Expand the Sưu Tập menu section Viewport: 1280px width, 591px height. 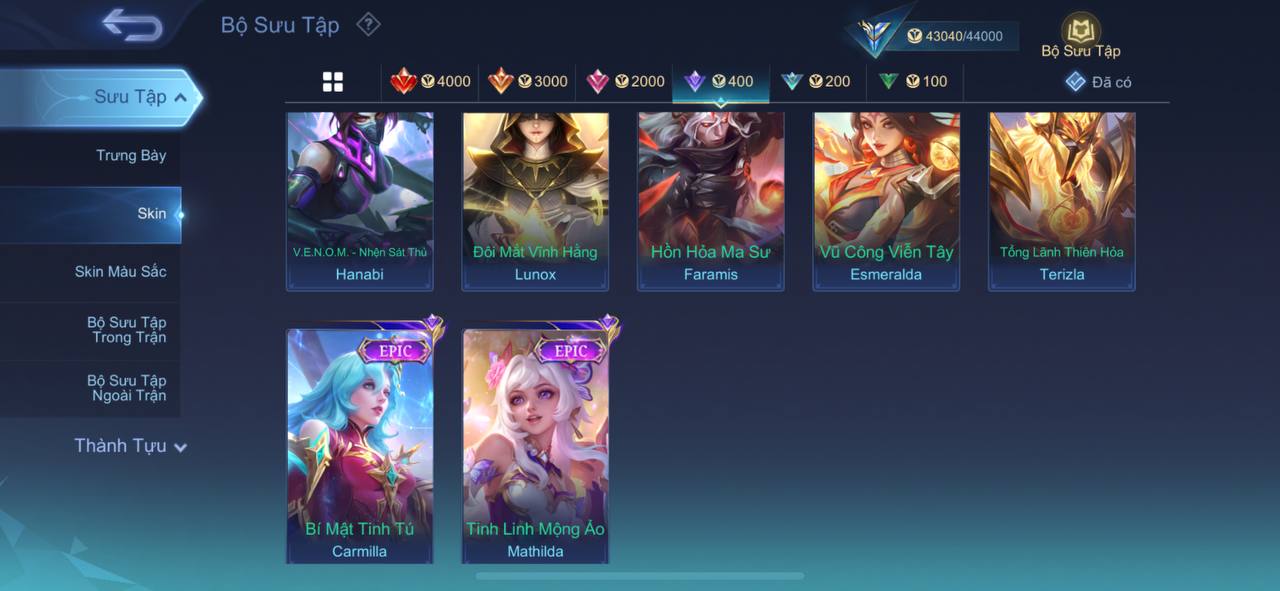140,97
